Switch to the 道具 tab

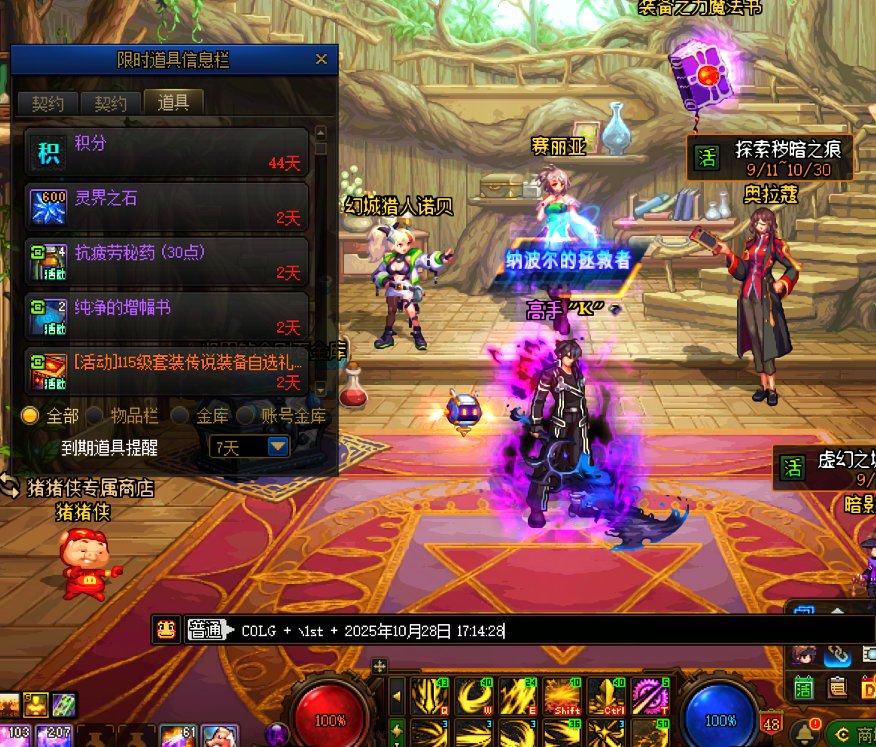coord(173,102)
